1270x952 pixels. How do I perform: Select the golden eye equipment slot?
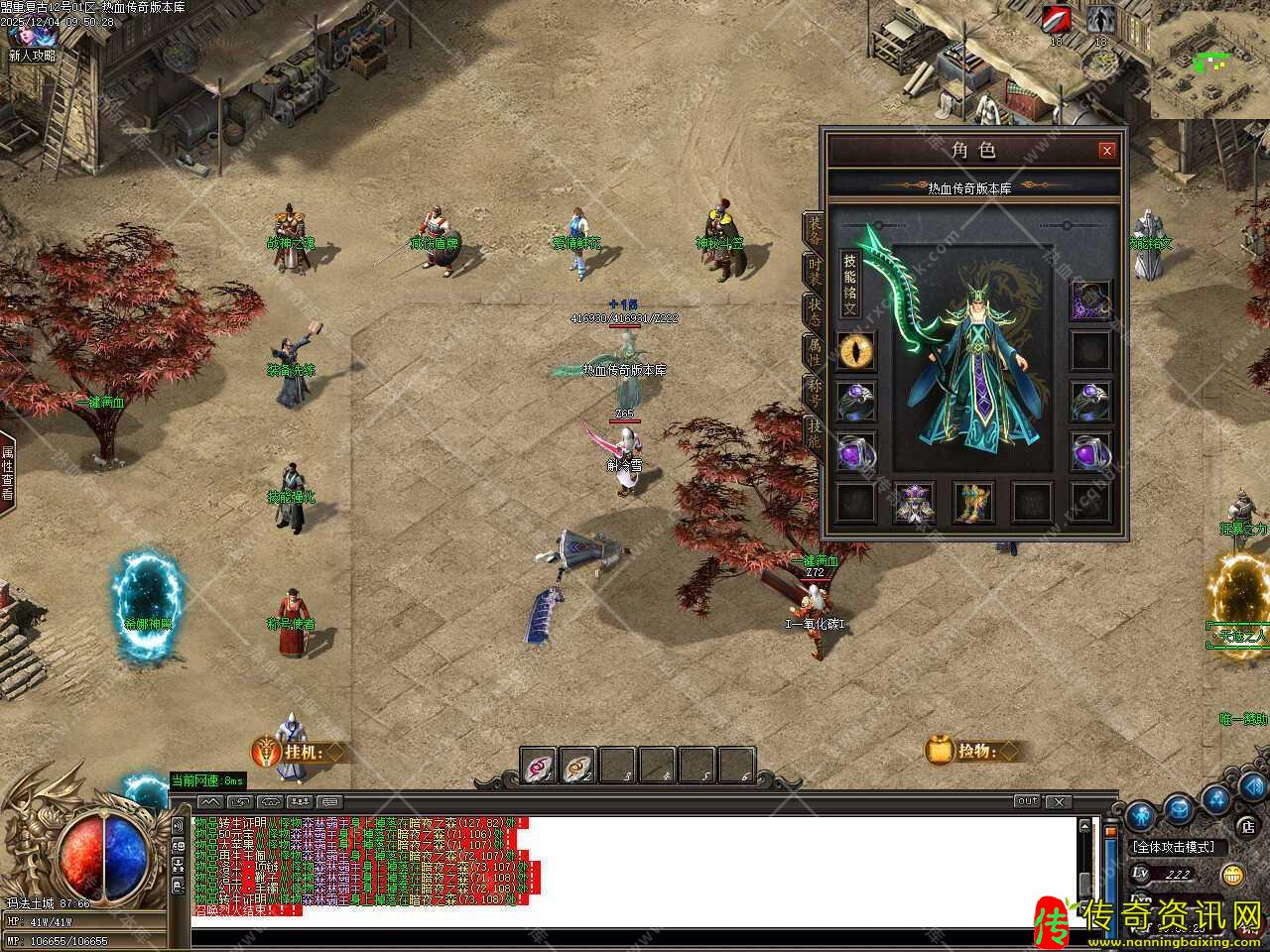click(855, 350)
